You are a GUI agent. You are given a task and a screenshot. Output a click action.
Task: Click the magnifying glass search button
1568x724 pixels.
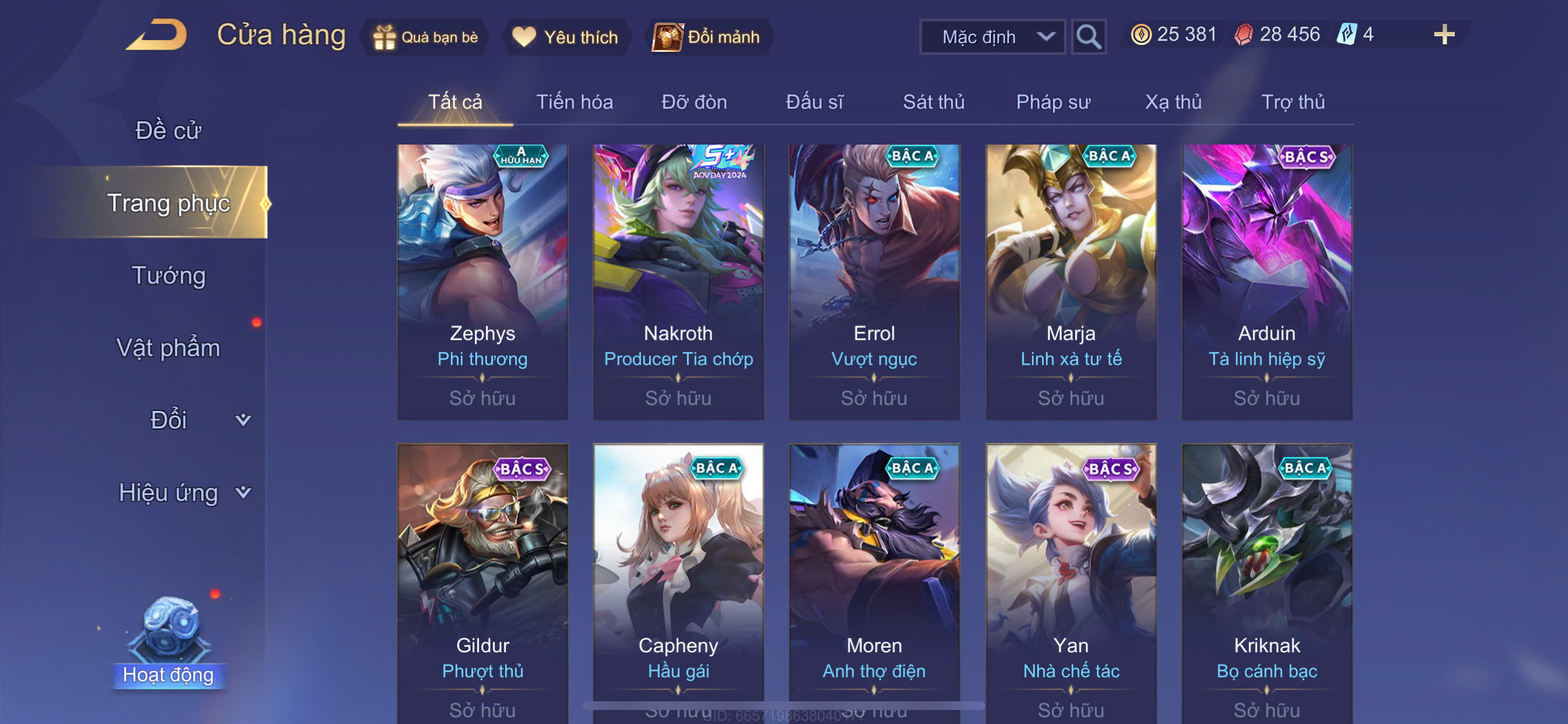pos(1088,37)
